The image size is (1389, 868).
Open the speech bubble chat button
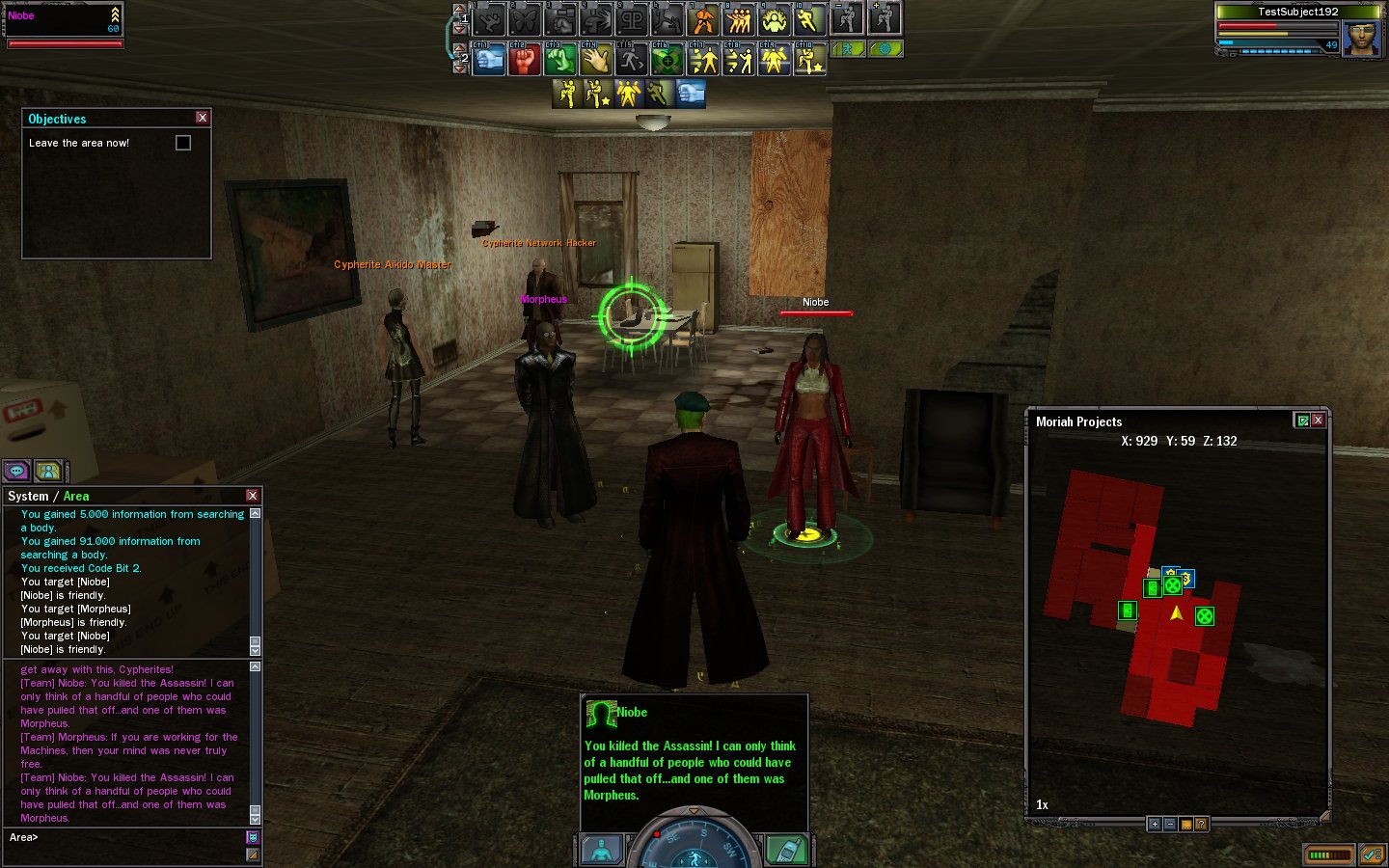(x=16, y=471)
